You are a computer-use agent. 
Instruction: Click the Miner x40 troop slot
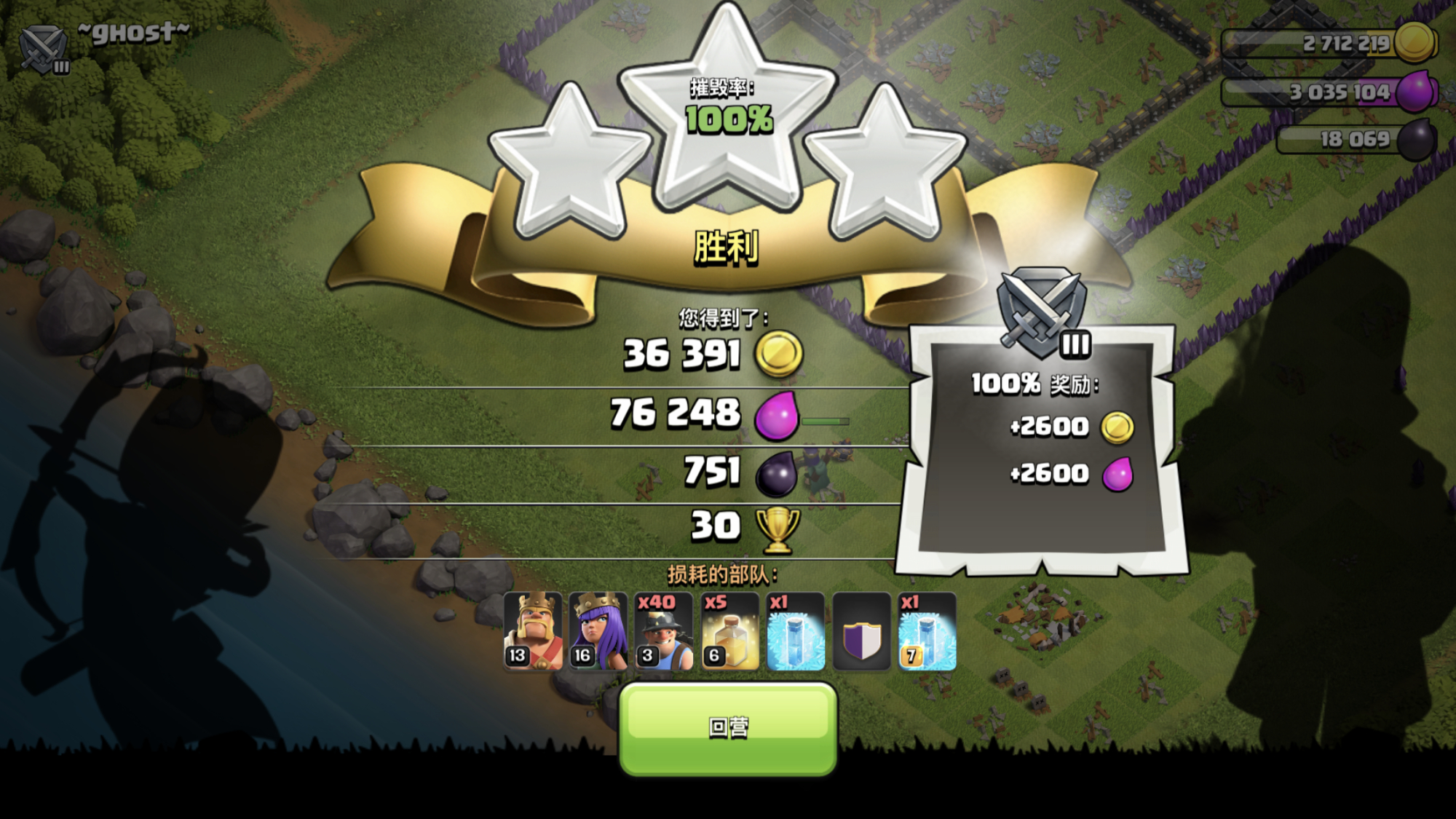coord(664,631)
